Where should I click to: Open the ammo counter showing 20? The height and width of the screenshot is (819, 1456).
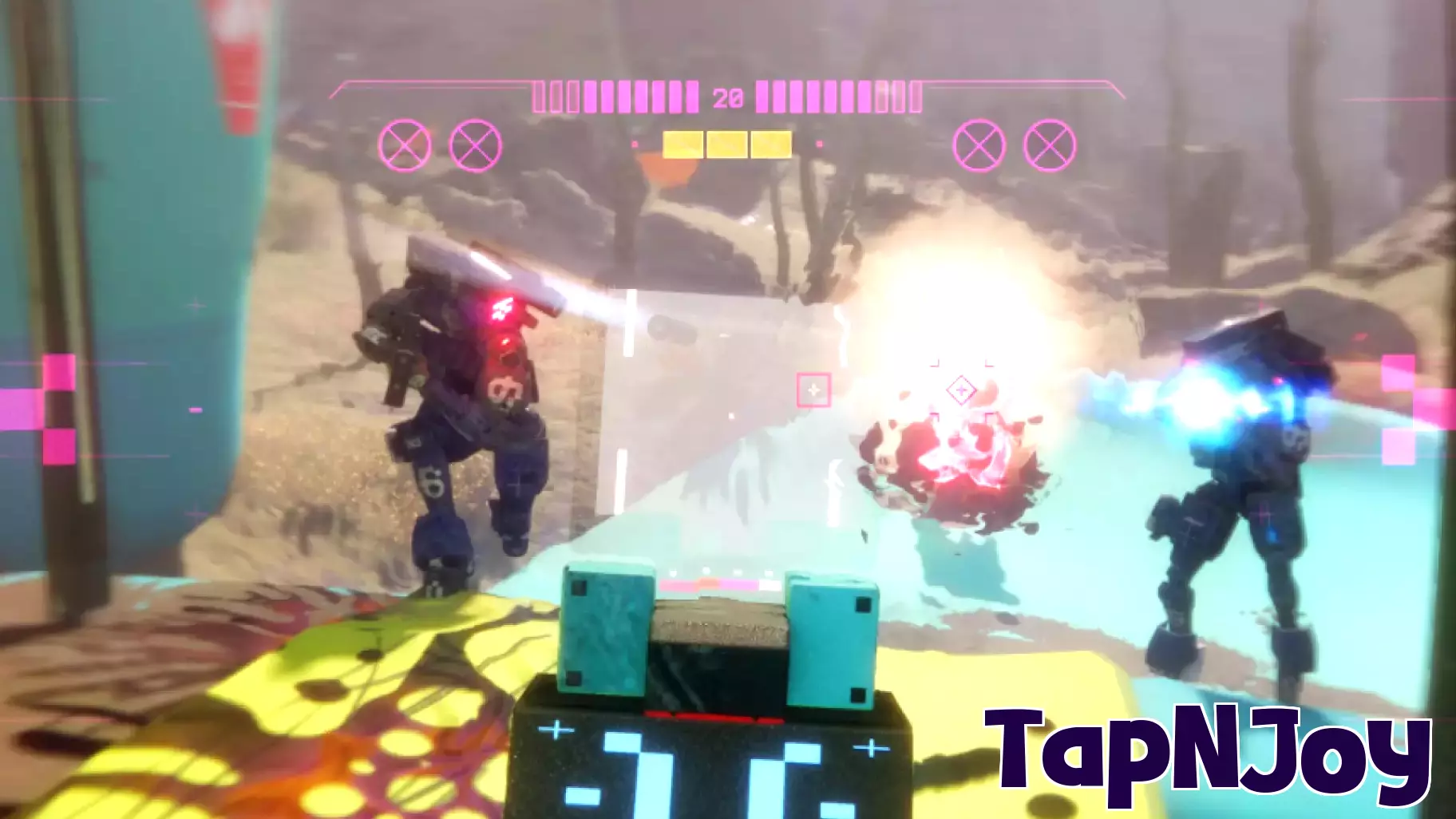(x=727, y=98)
